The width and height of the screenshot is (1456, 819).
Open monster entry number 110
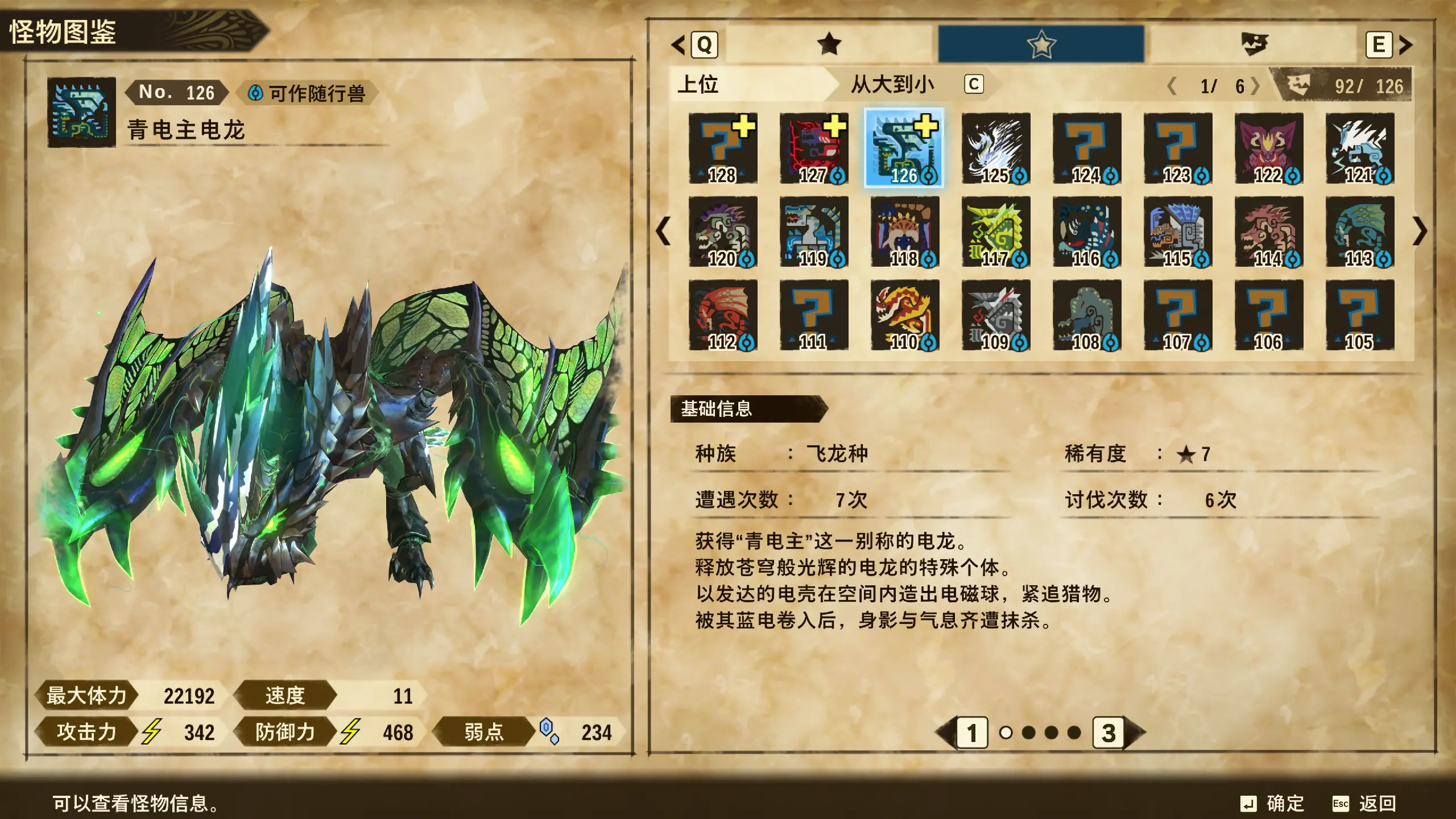tap(905, 315)
